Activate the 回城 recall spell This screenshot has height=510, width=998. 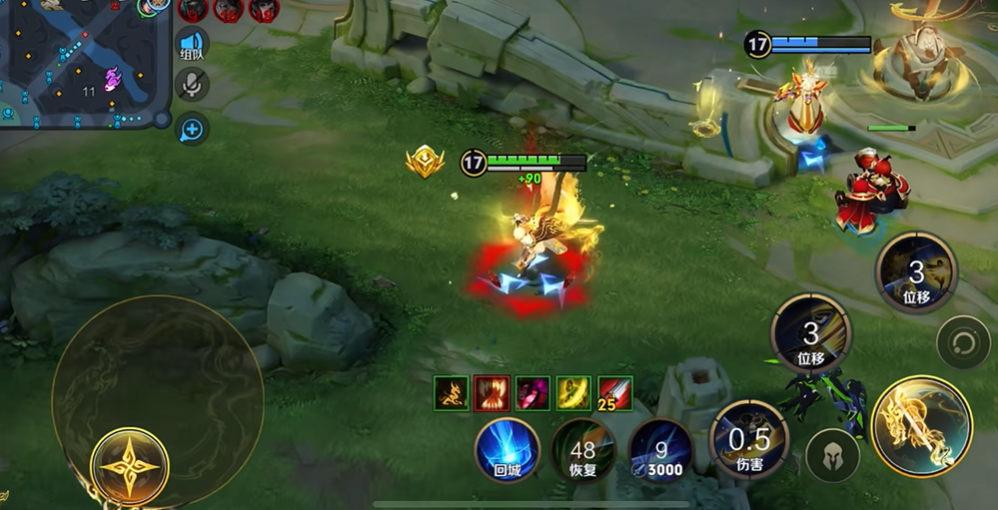pyautogui.click(x=507, y=450)
